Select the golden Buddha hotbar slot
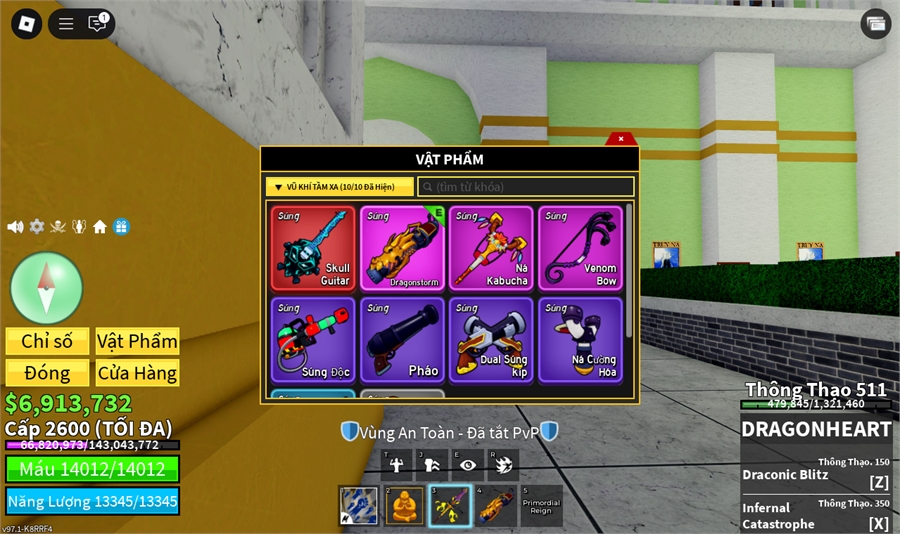The image size is (900, 534). coord(402,506)
